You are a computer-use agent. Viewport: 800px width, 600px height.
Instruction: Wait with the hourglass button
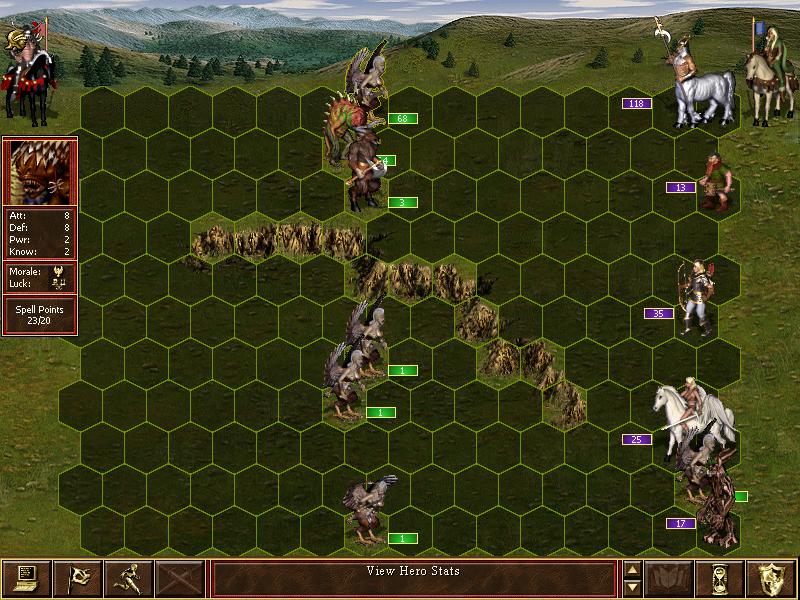click(720, 577)
